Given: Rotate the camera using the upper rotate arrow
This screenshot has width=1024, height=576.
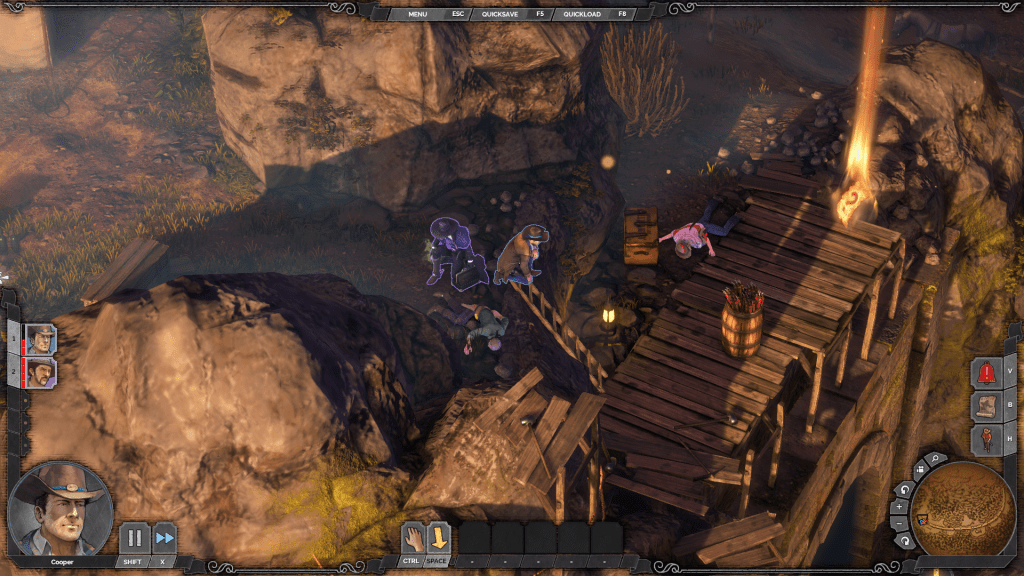Looking at the screenshot, I should tap(903, 490).
